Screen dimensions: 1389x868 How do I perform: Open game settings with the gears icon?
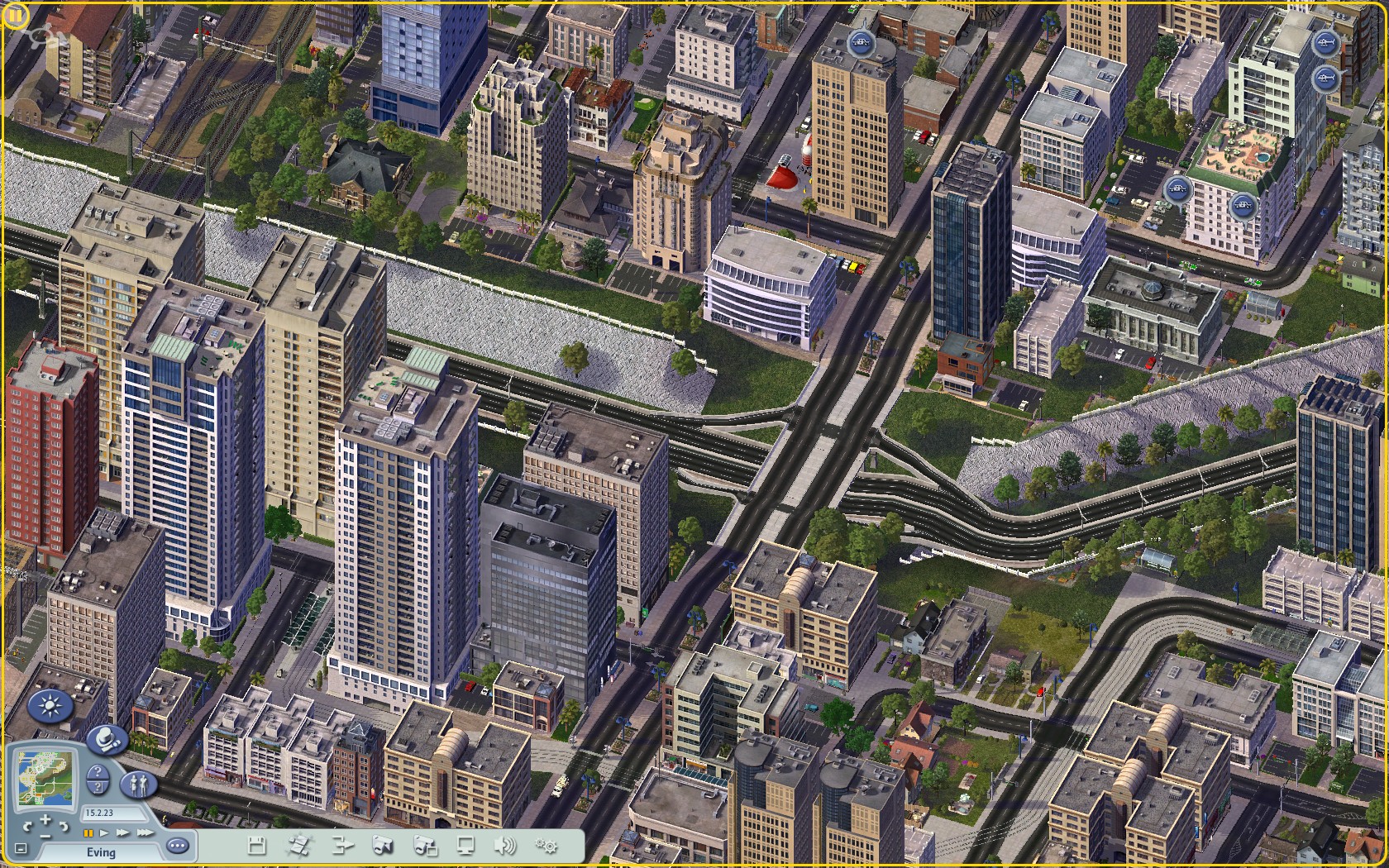[546, 845]
